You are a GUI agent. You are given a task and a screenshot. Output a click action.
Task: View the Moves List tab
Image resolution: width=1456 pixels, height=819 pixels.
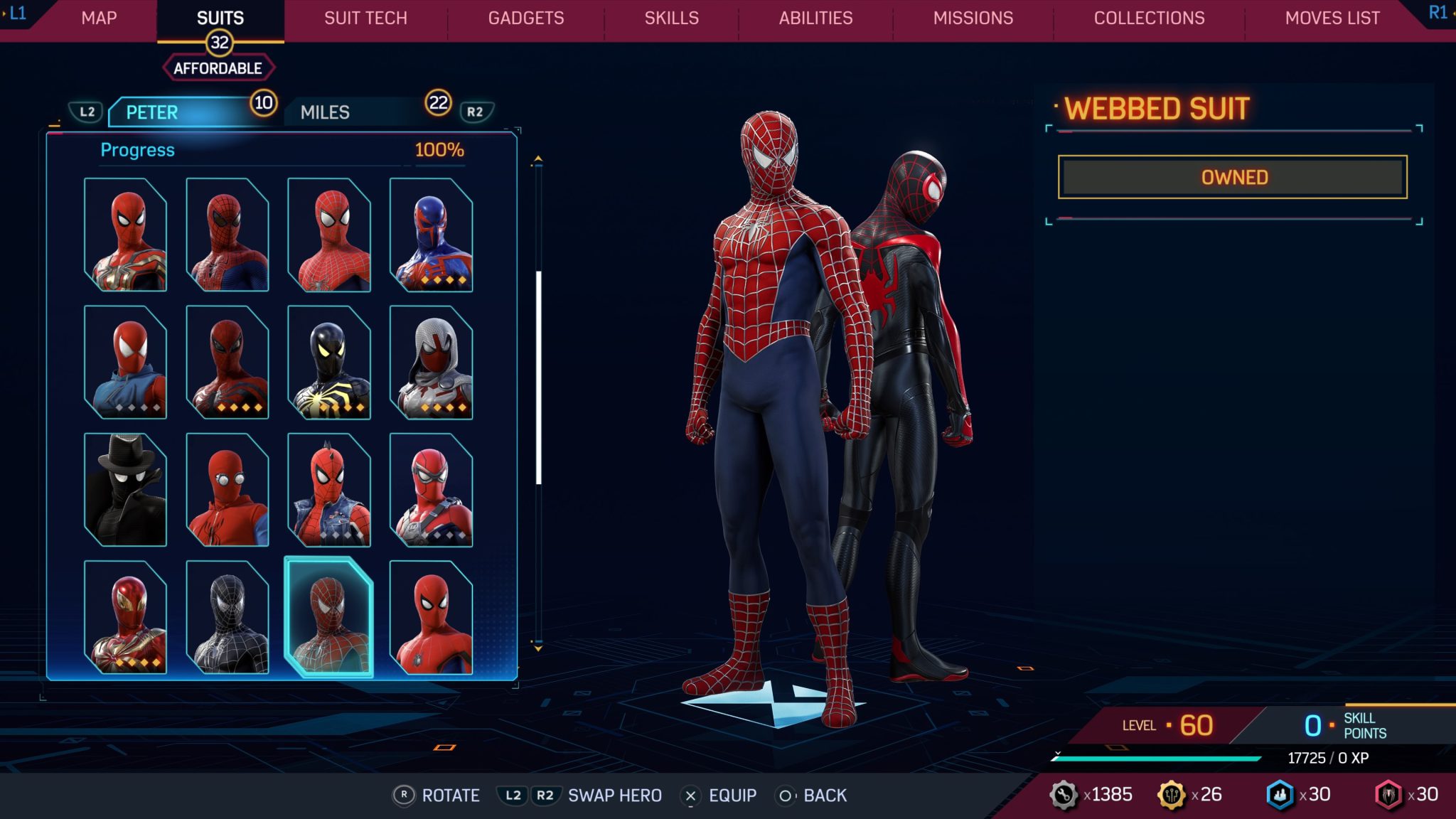point(1332,18)
